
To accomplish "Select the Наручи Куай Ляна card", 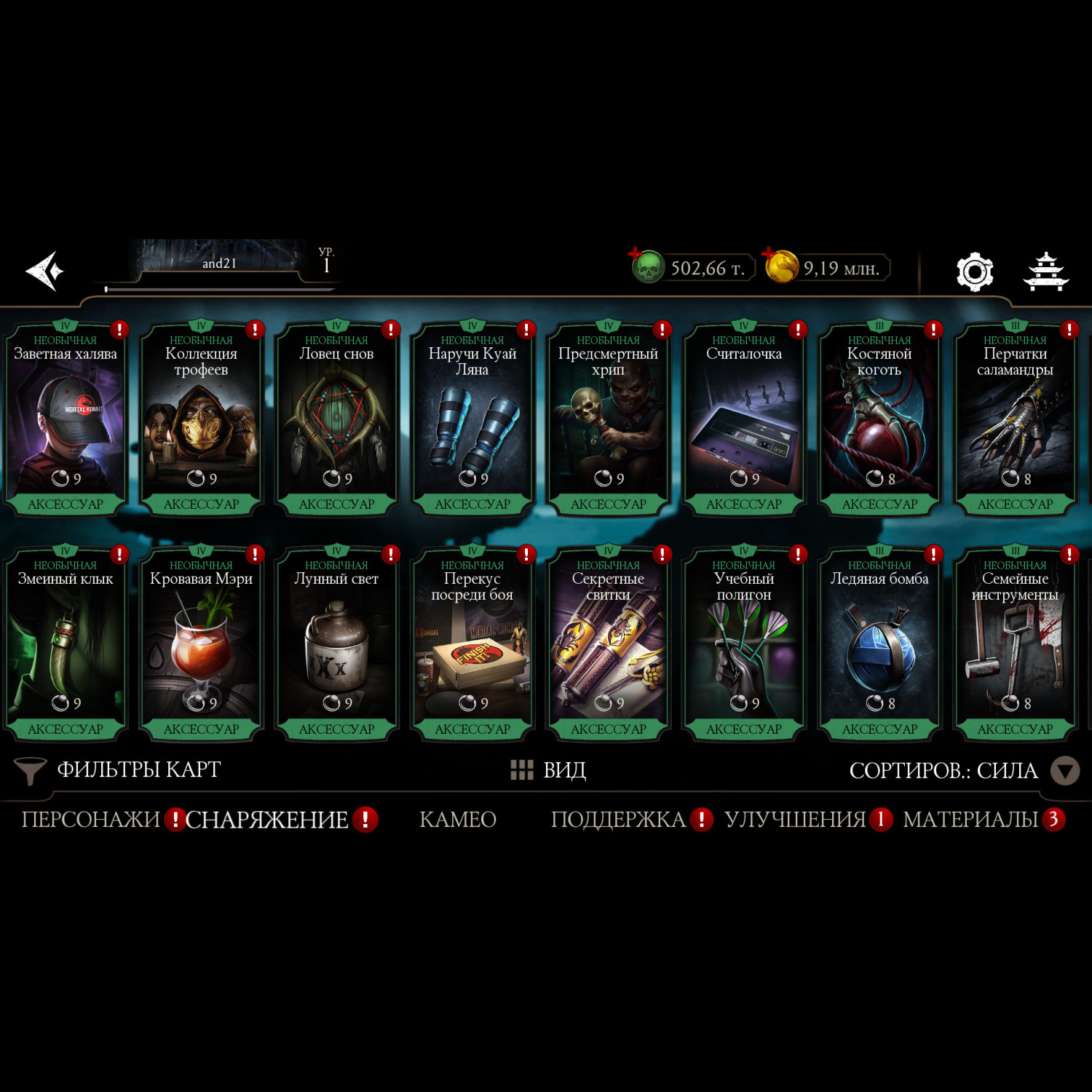I will click(x=472, y=420).
